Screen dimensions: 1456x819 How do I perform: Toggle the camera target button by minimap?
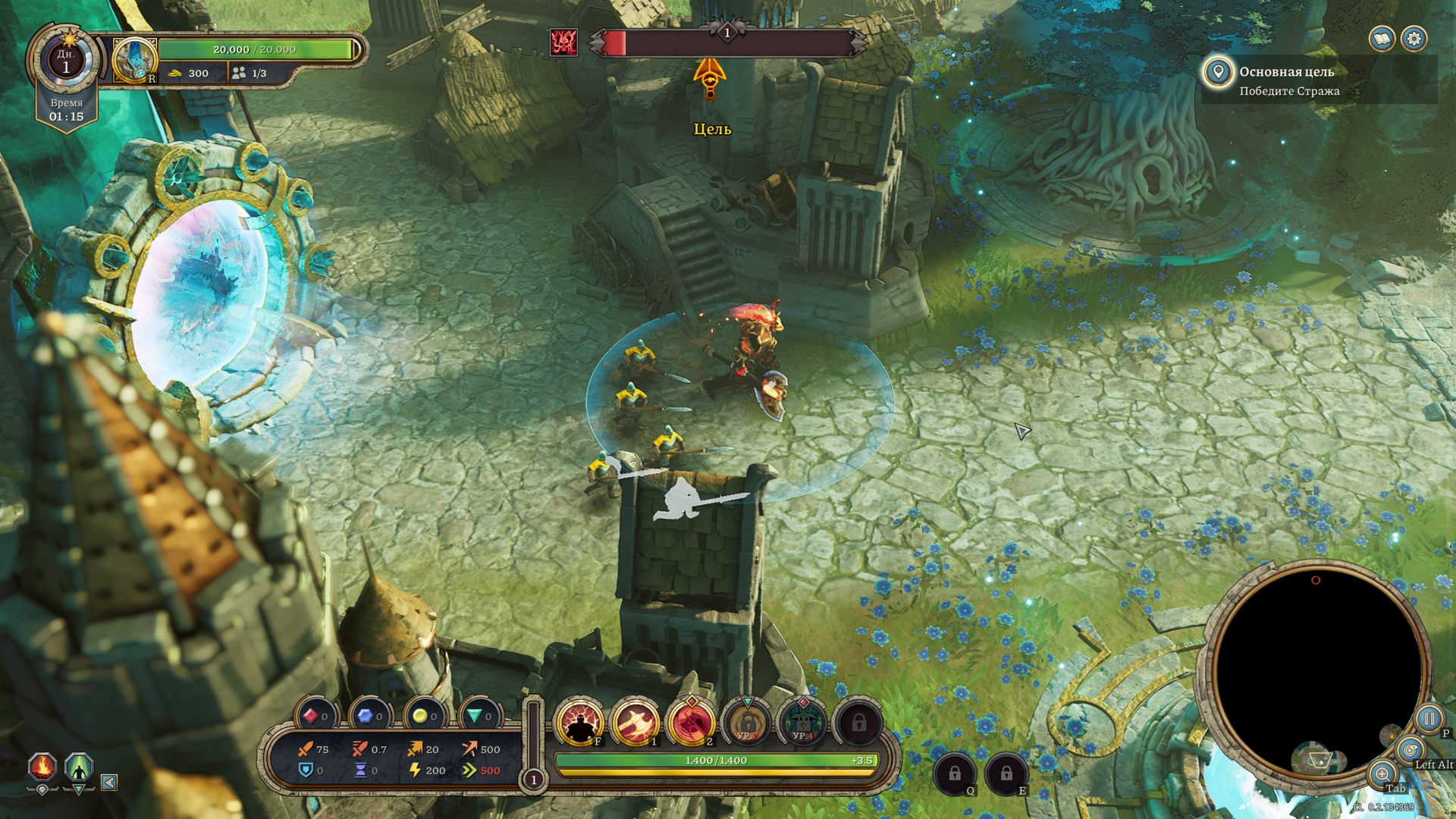click(x=1409, y=751)
